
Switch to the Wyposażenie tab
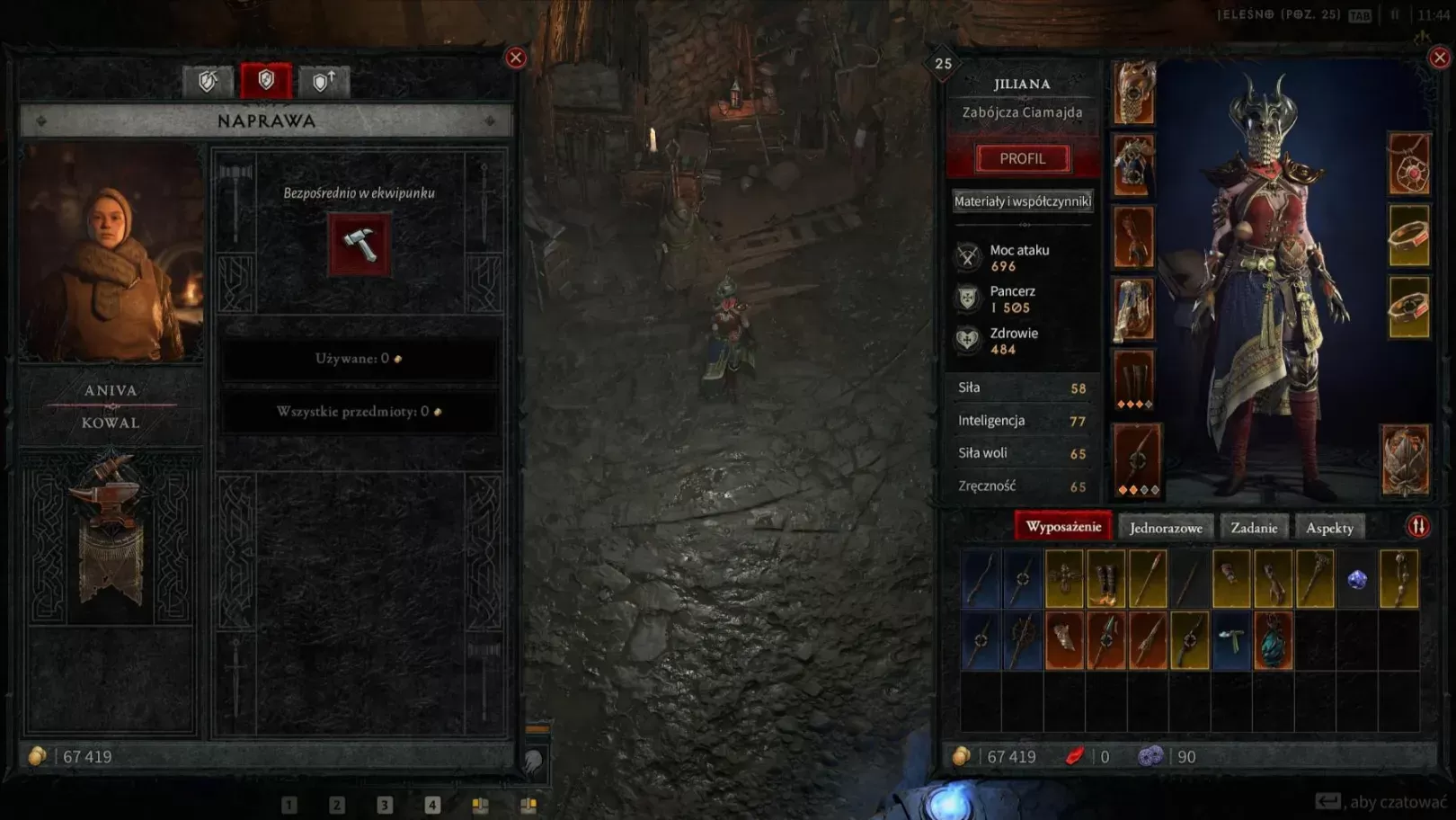tap(1063, 527)
